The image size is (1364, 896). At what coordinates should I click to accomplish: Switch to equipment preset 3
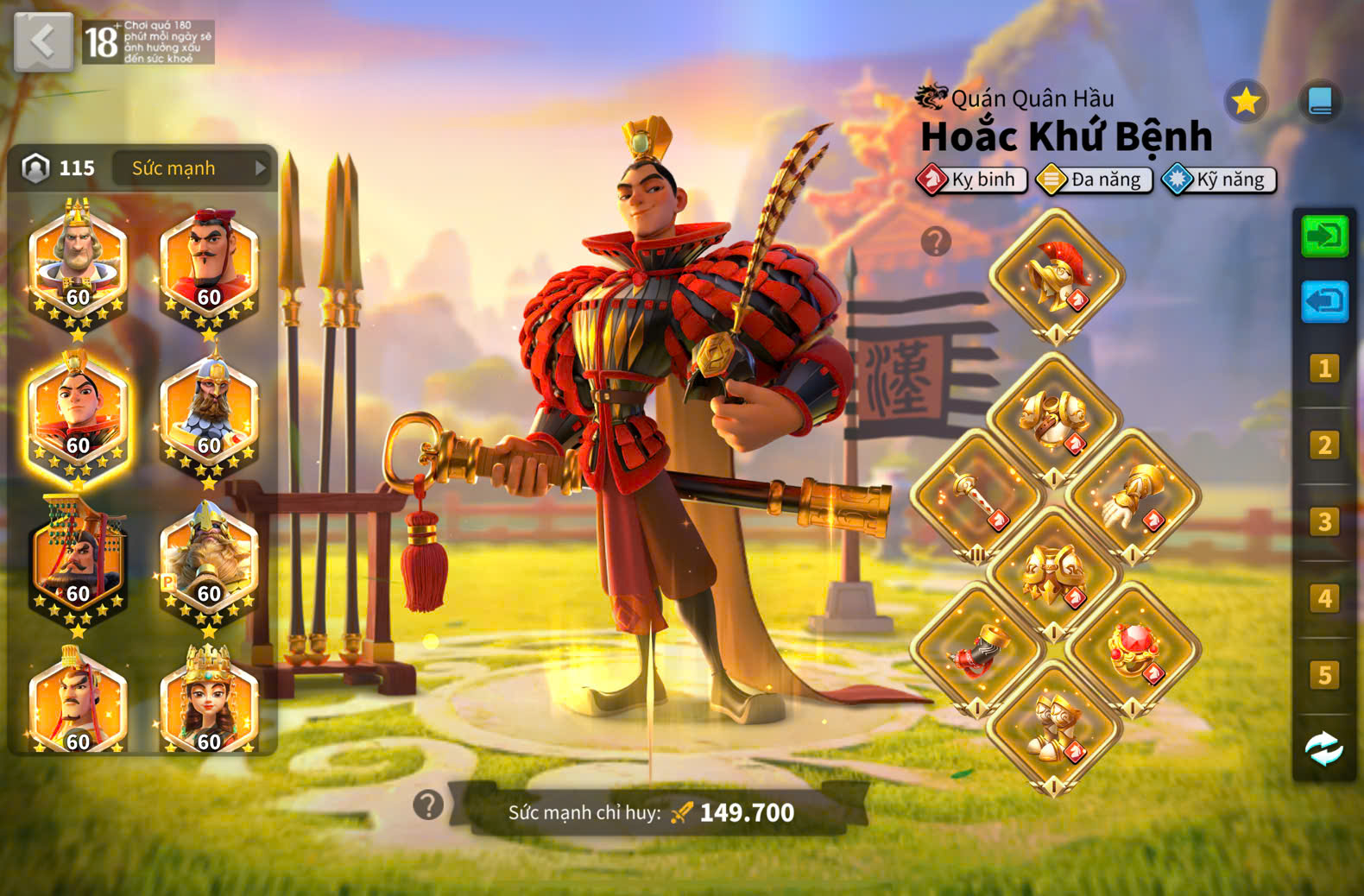1324,522
